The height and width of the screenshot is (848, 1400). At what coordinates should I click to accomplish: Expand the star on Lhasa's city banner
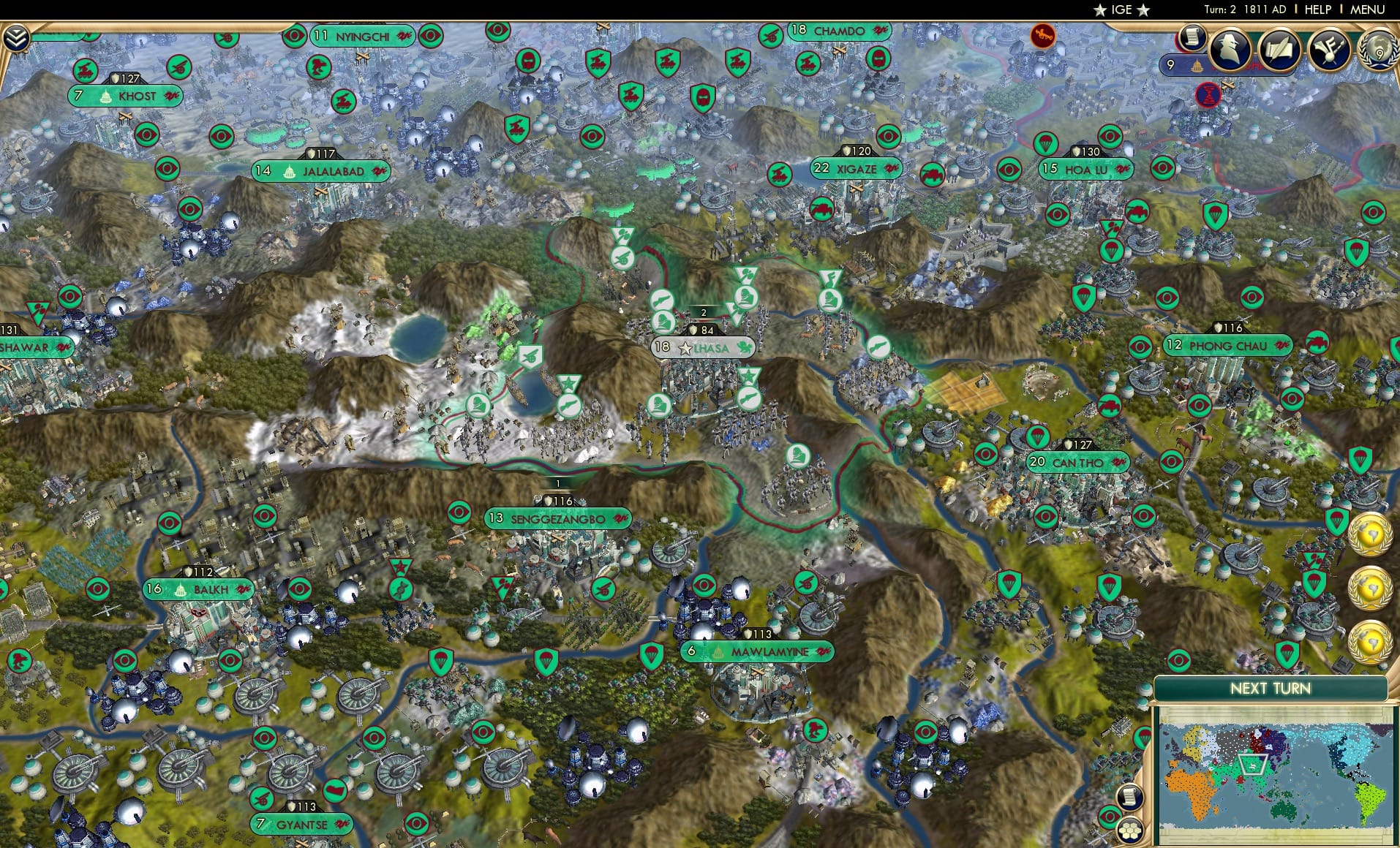click(685, 349)
